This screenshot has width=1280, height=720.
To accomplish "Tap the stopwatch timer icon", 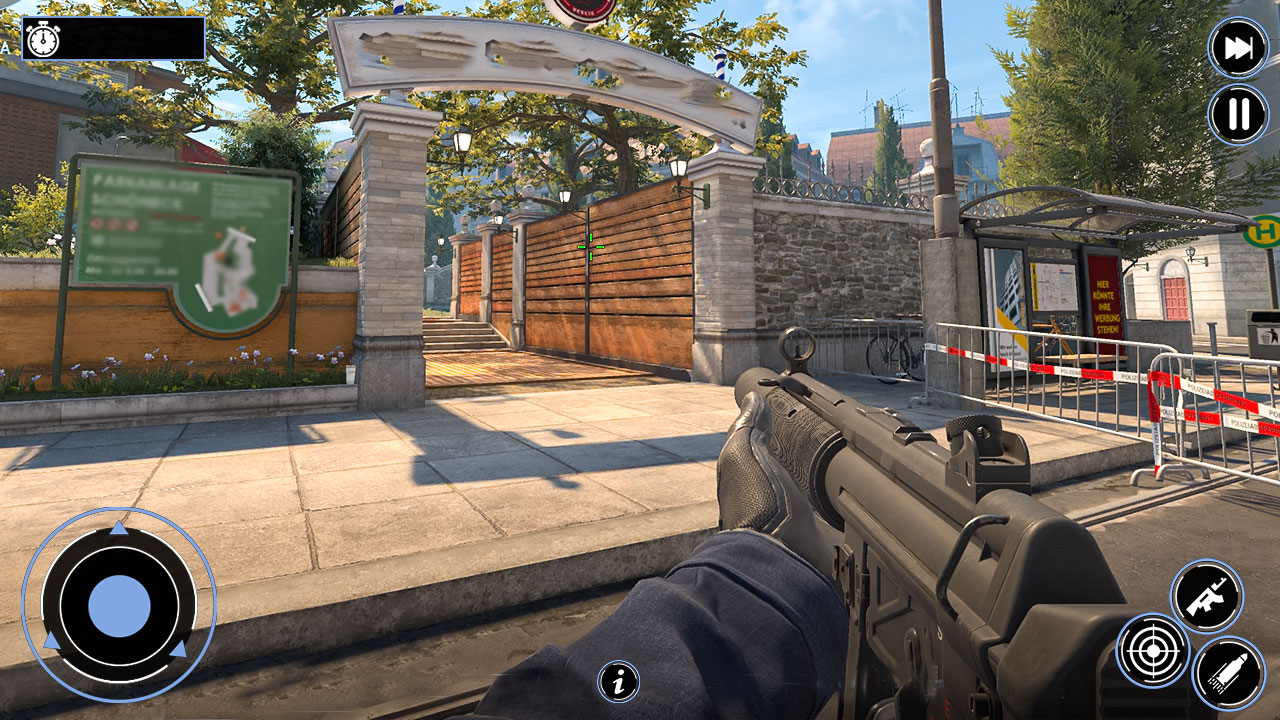I will [x=41, y=42].
